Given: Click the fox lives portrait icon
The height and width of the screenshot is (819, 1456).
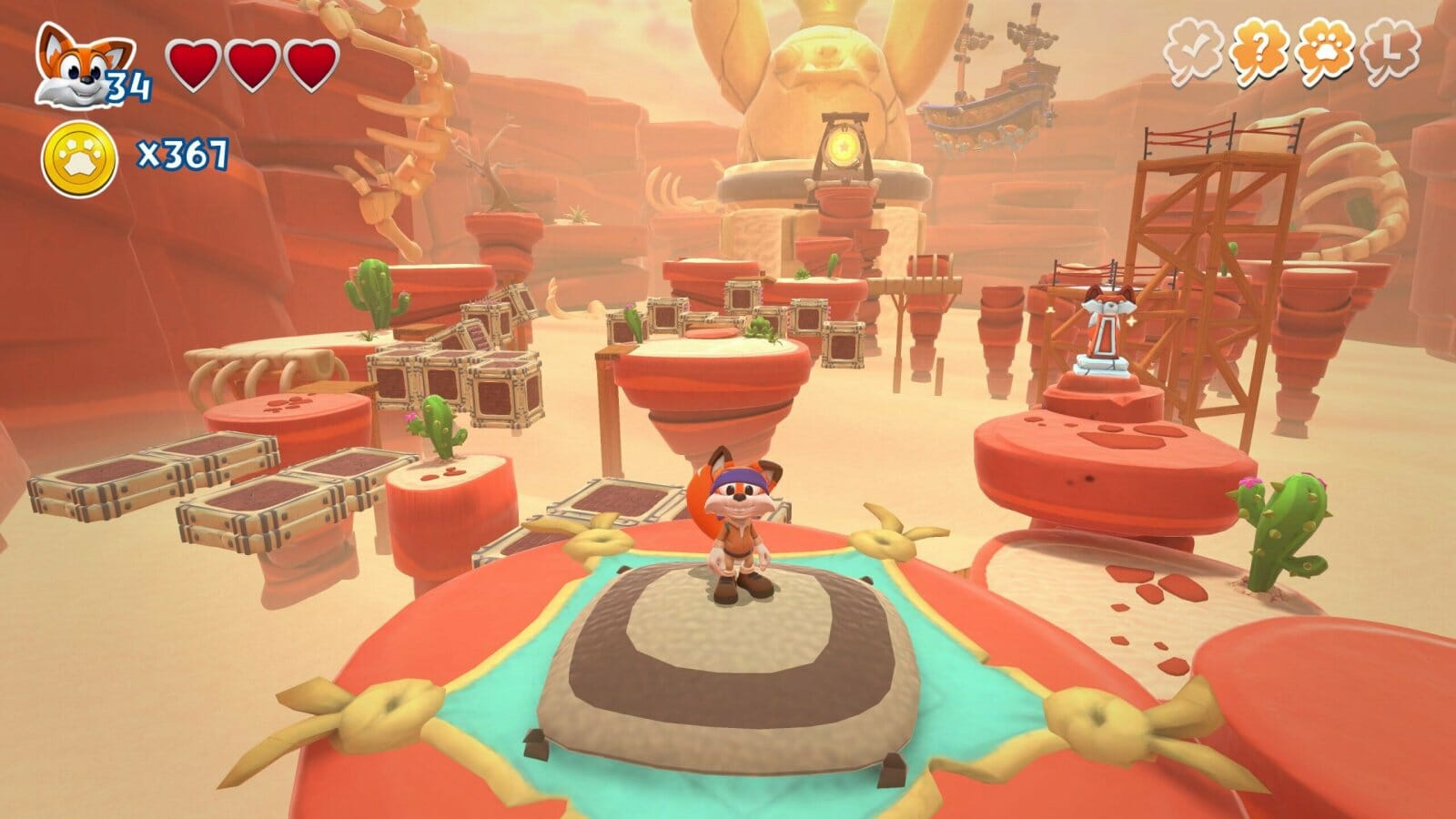Looking at the screenshot, I should tap(73, 66).
